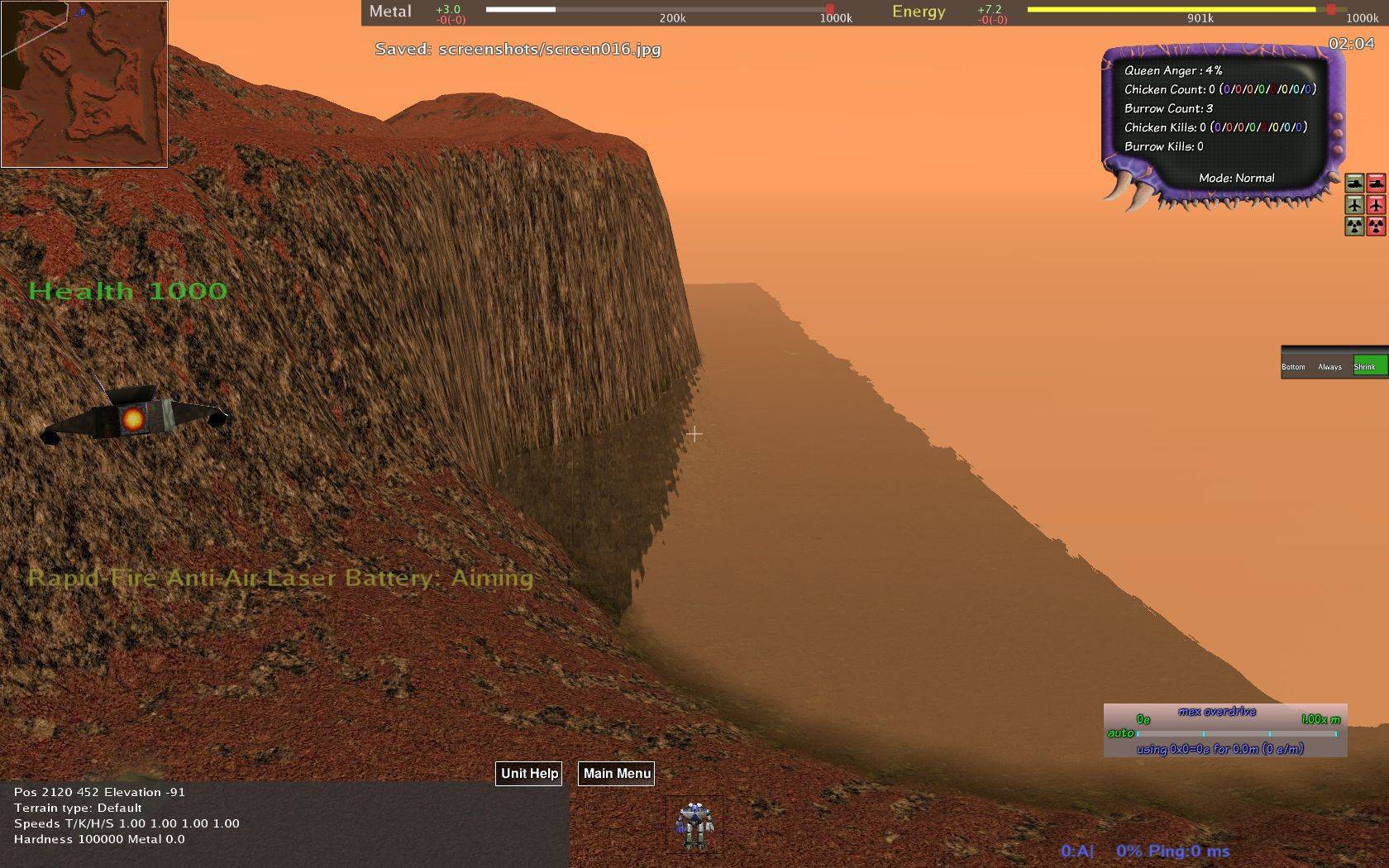Image resolution: width=1389 pixels, height=868 pixels.
Task: Click the minimap overview
Action: click(84, 83)
